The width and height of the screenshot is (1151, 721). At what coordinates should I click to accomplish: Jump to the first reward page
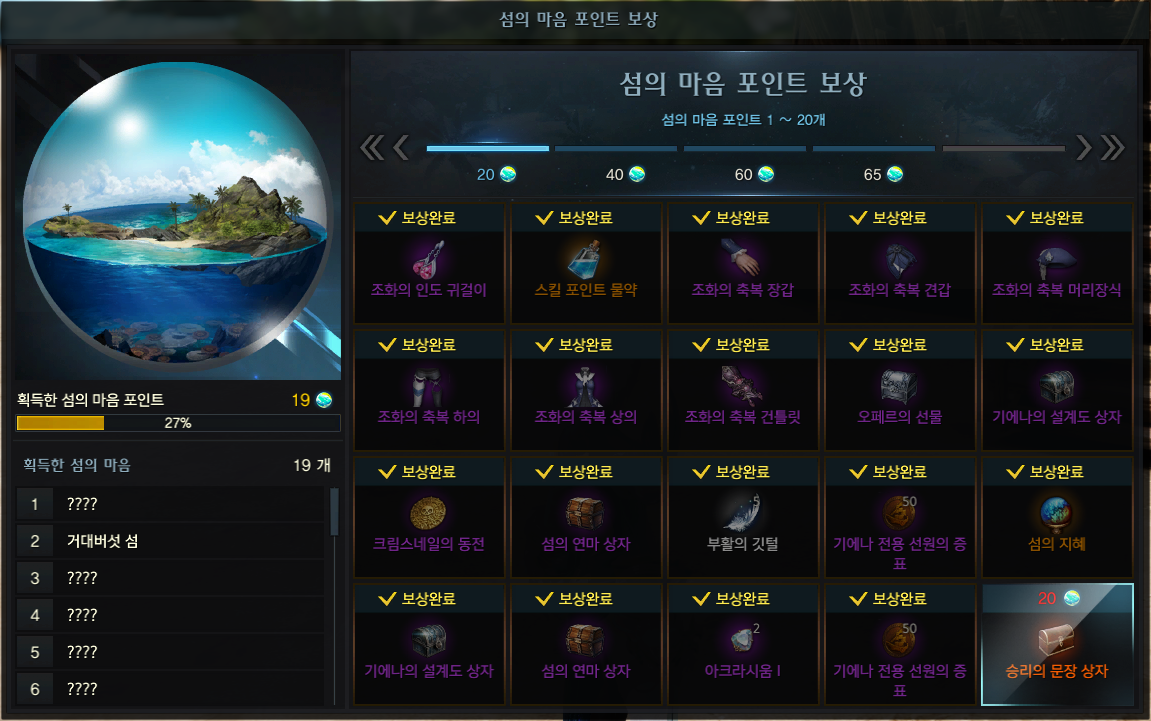tap(371, 148)
